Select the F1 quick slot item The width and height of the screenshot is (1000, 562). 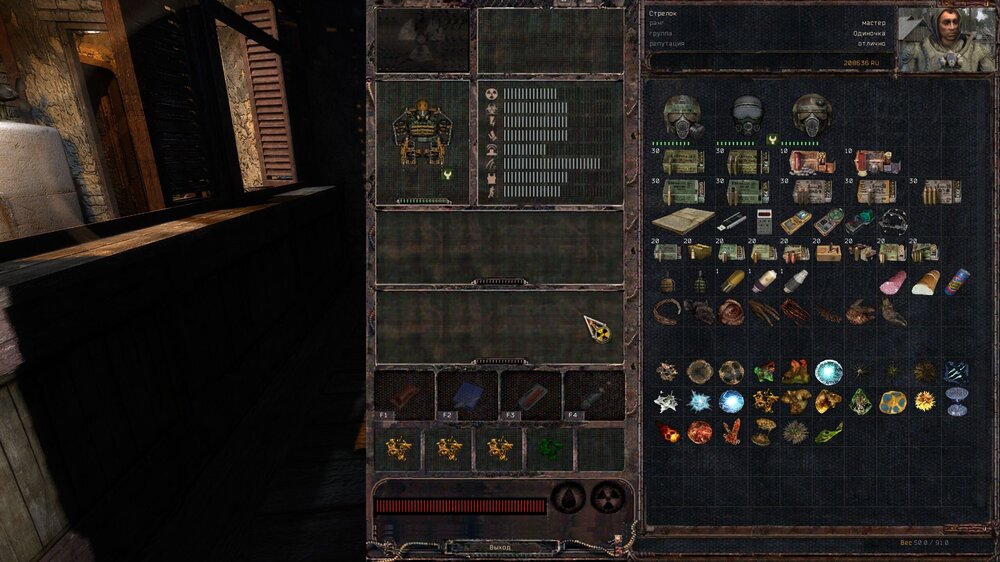(x=404, y=395)
